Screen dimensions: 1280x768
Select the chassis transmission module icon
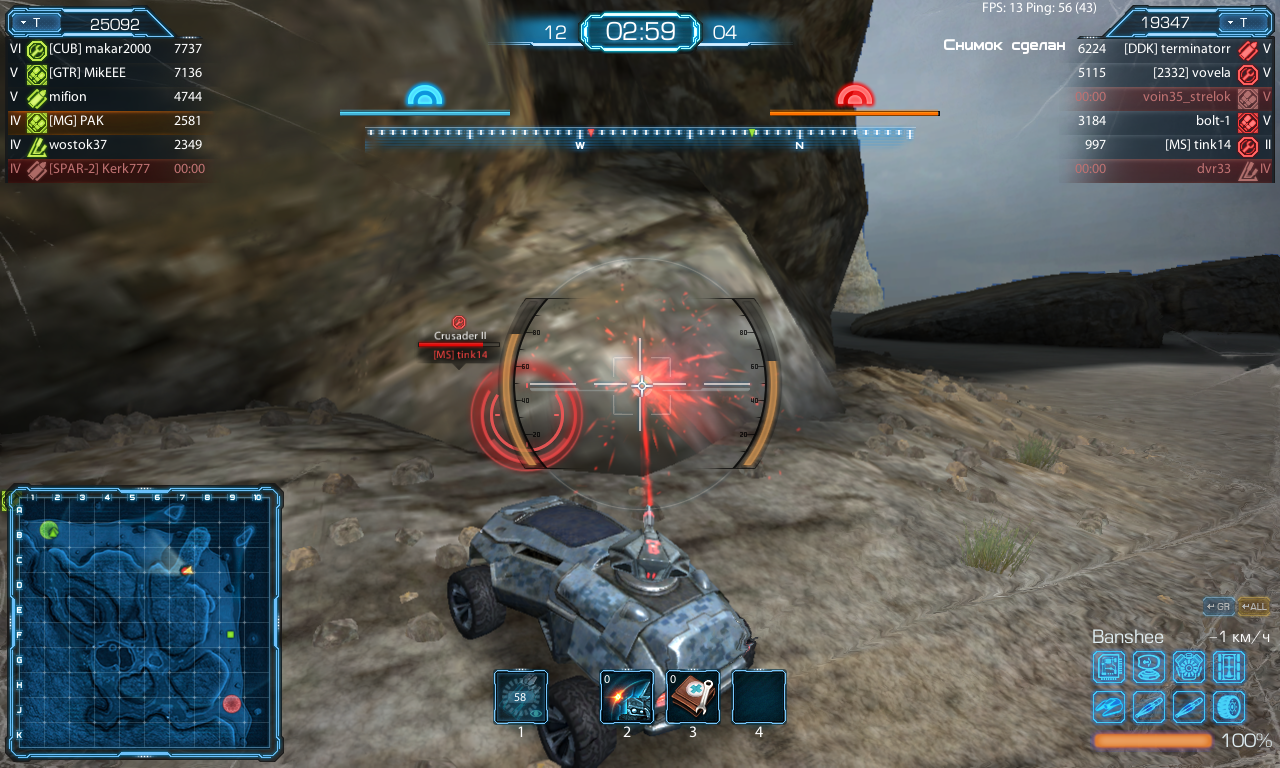coord(1229,667)
